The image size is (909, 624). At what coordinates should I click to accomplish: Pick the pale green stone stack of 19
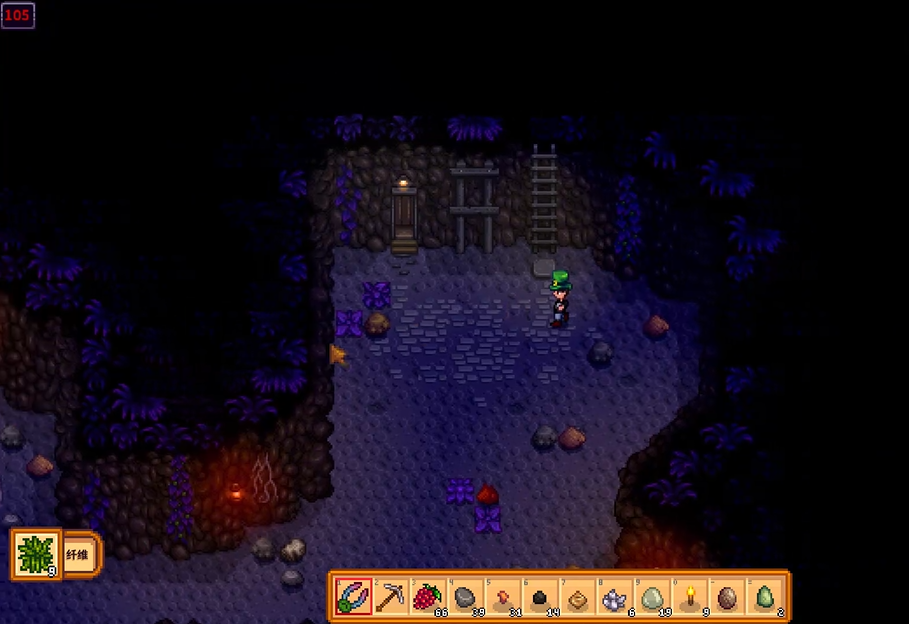click(650, 596)
